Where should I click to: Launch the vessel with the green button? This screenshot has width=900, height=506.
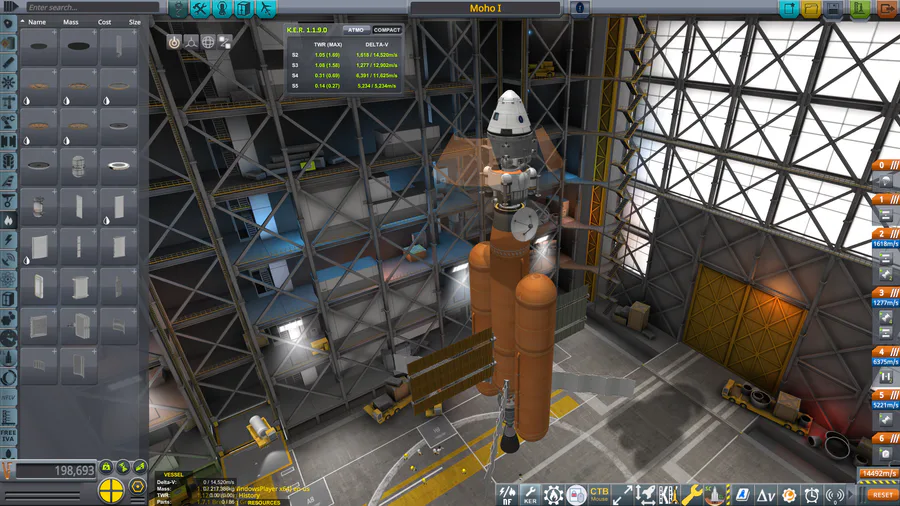(860, 9)
